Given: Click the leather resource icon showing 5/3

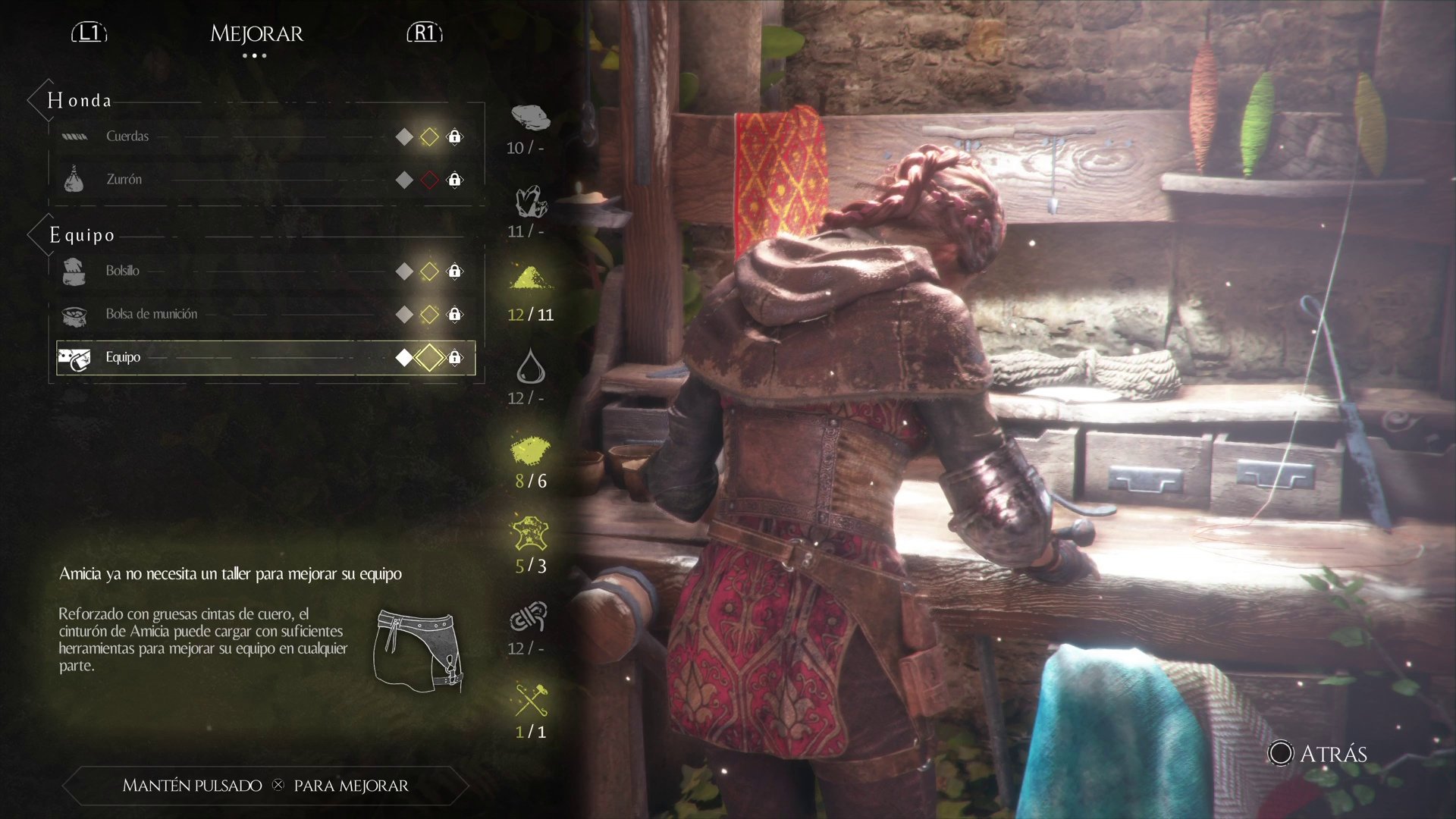Looking at the screenshot, I should [529, 533].
